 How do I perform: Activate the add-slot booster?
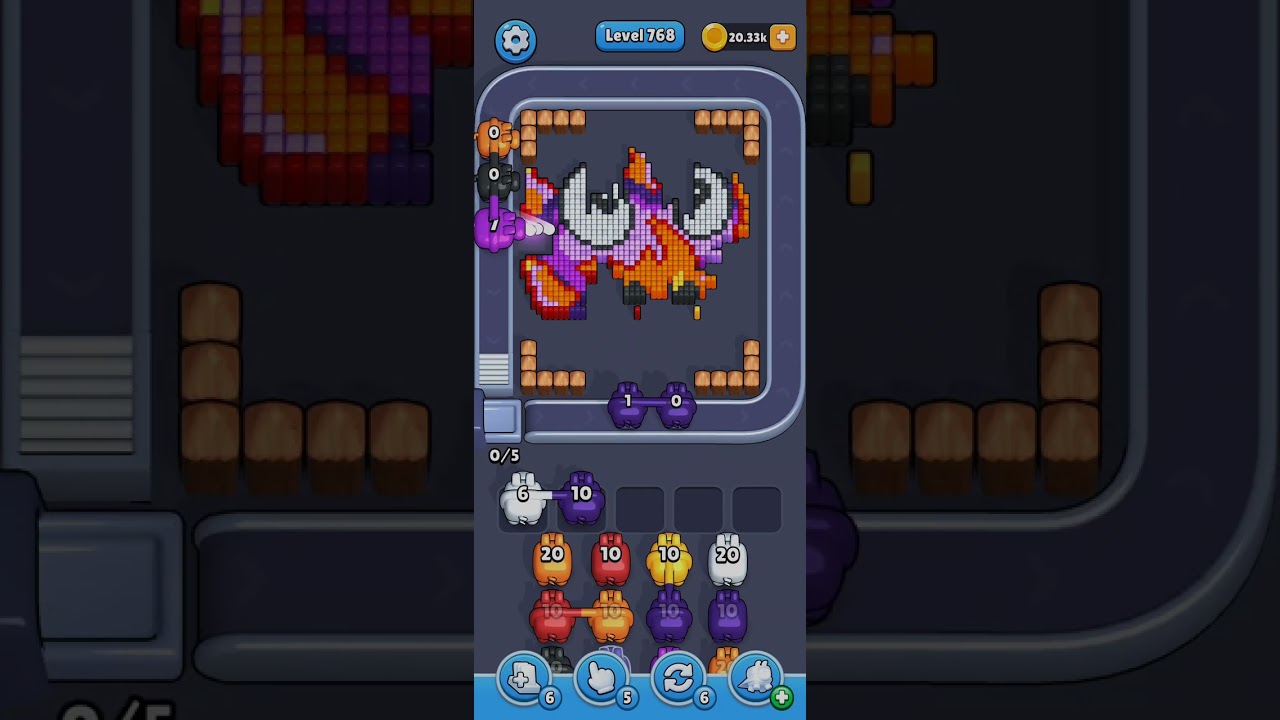pyautogui.click(x=523, y=679)
